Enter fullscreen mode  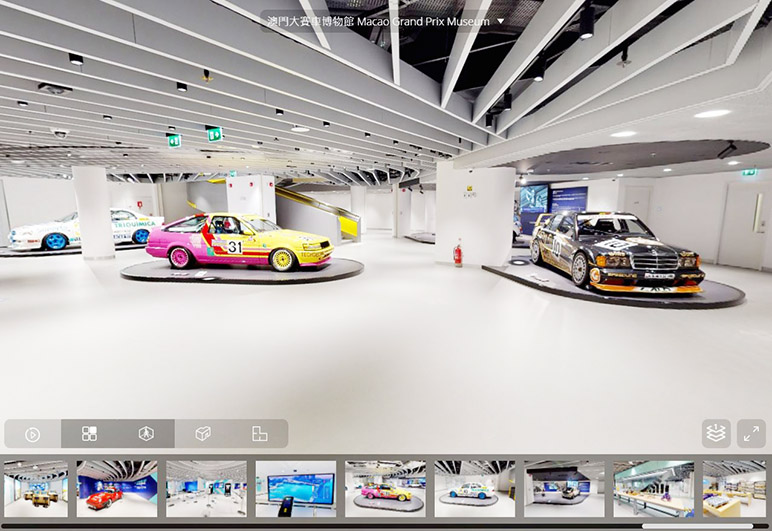tap(751, 433)
